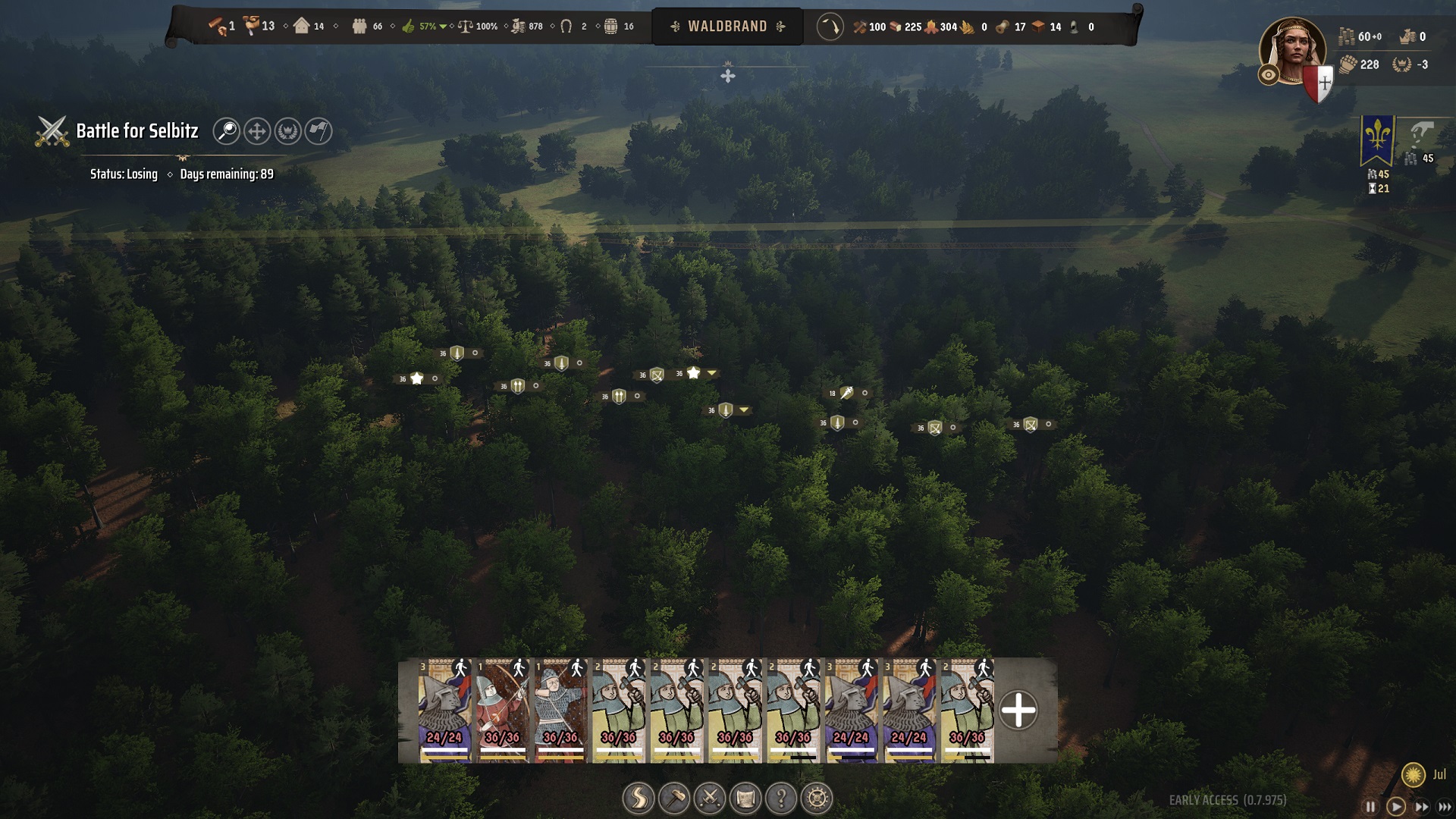Screen dimensions: 1456x819
Task: Set game speed to fastest triple arrow
Action: 1445,807
